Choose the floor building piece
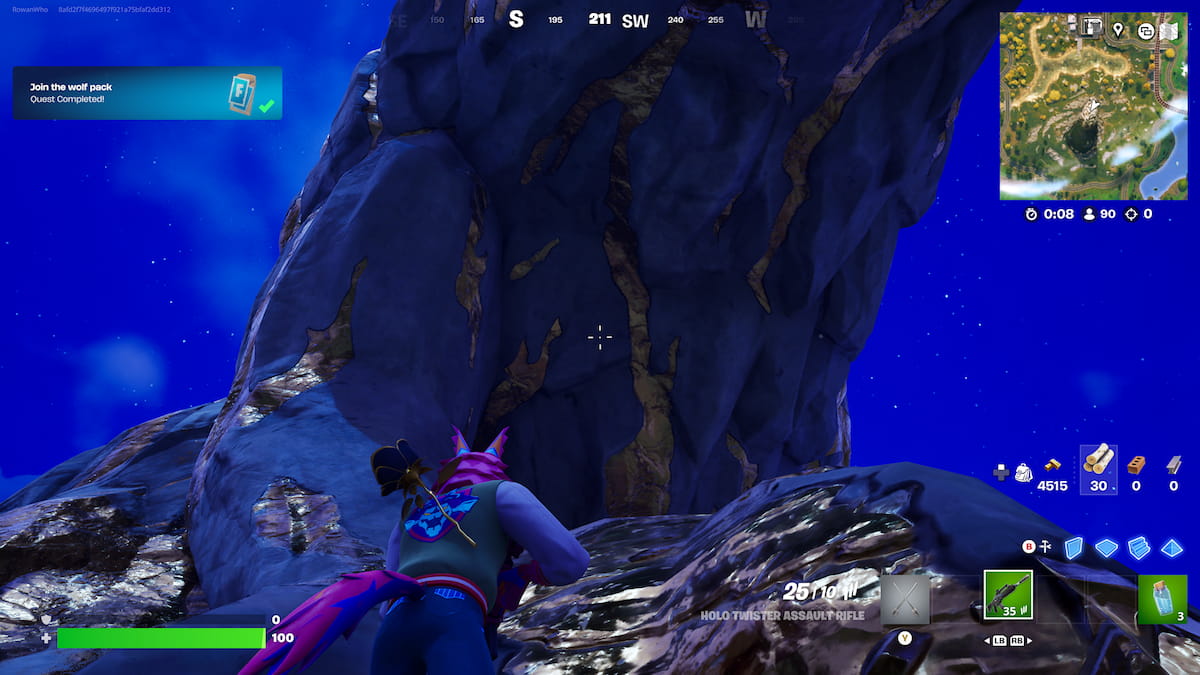 (1106, 547)
